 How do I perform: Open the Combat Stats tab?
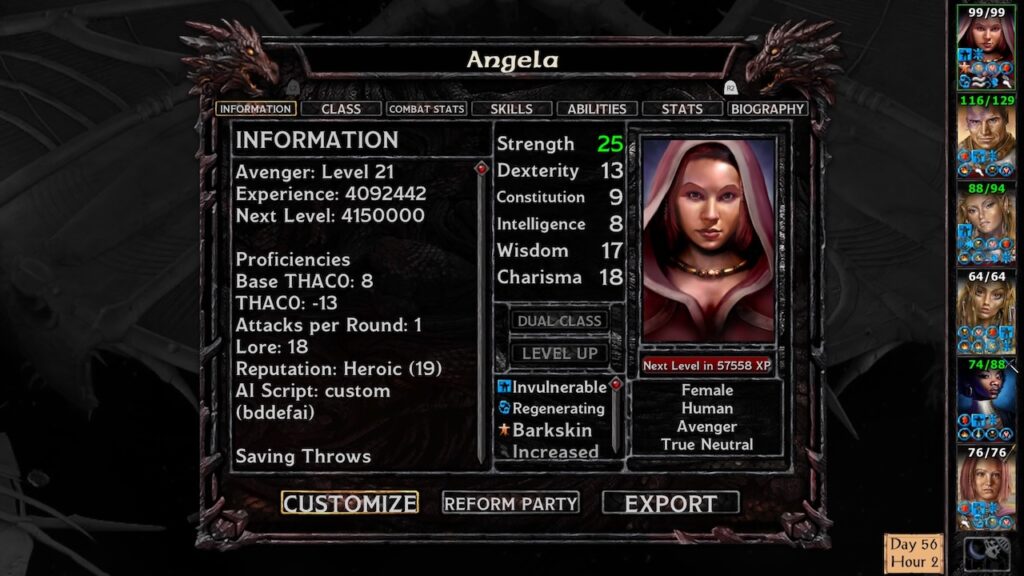coord(427,109)
